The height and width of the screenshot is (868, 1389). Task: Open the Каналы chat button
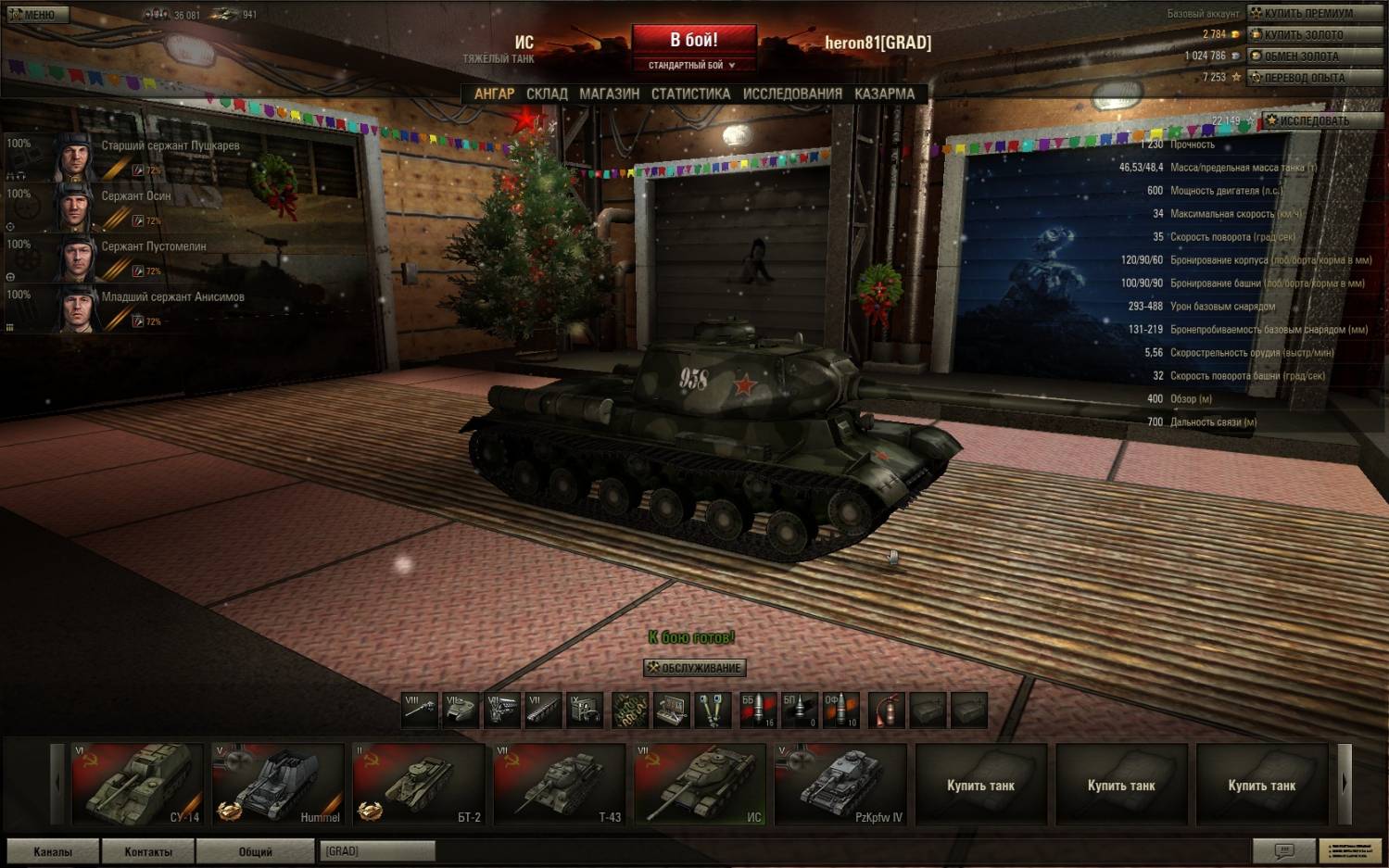point(53,851)
